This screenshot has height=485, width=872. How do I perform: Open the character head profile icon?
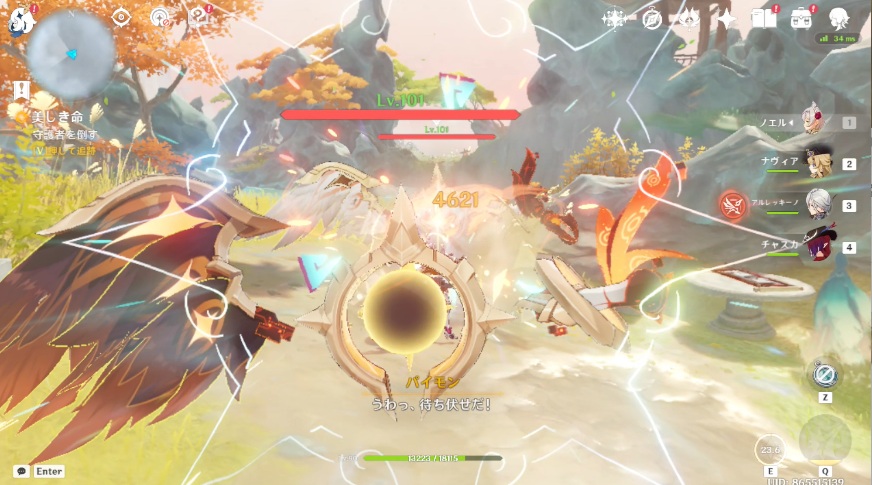point(839,18)
